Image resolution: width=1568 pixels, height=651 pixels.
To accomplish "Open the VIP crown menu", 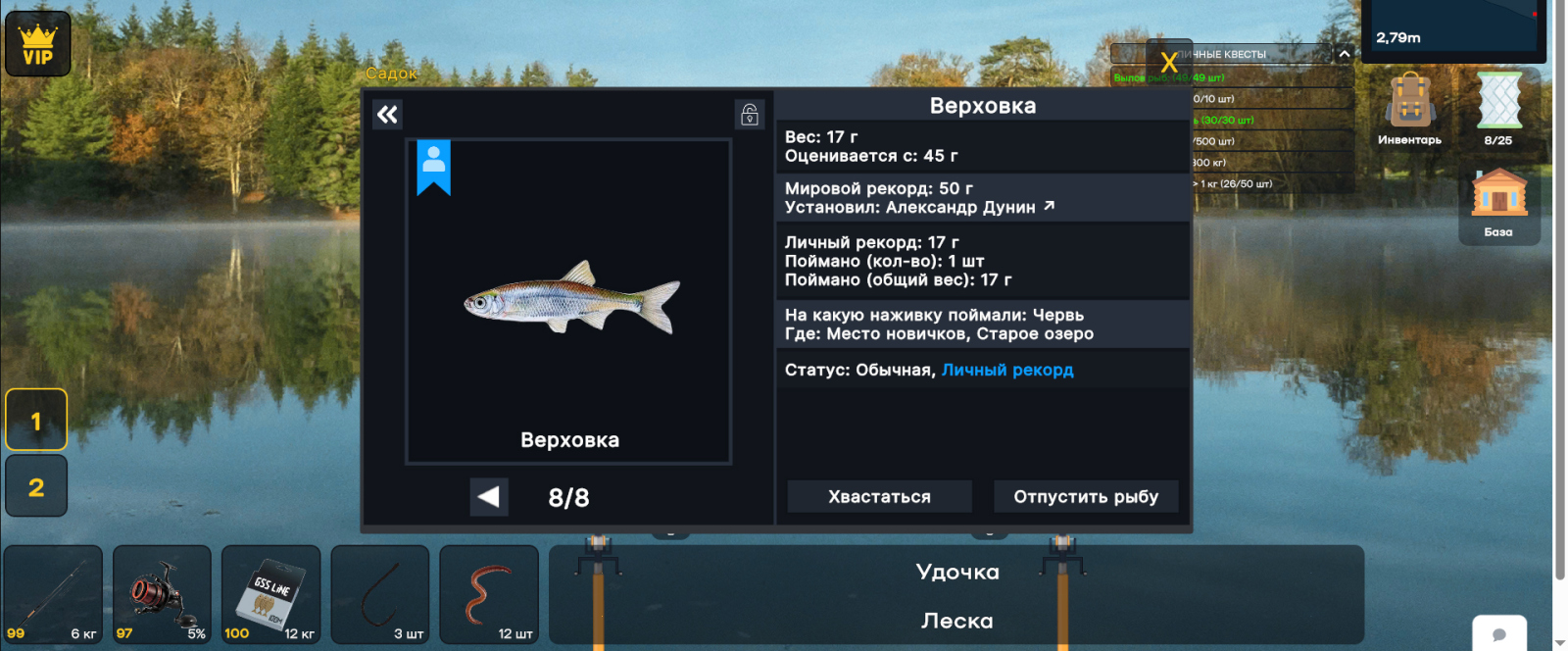I will (38, 44).
